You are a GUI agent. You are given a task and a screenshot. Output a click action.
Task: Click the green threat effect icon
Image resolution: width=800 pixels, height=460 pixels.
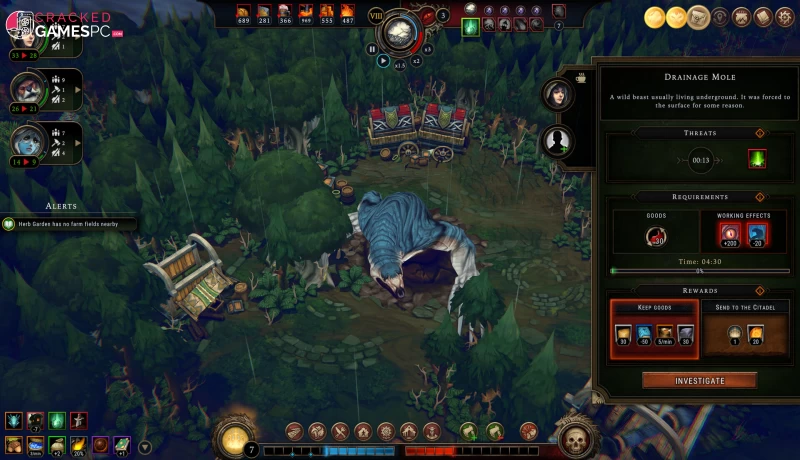click(757, 158)
